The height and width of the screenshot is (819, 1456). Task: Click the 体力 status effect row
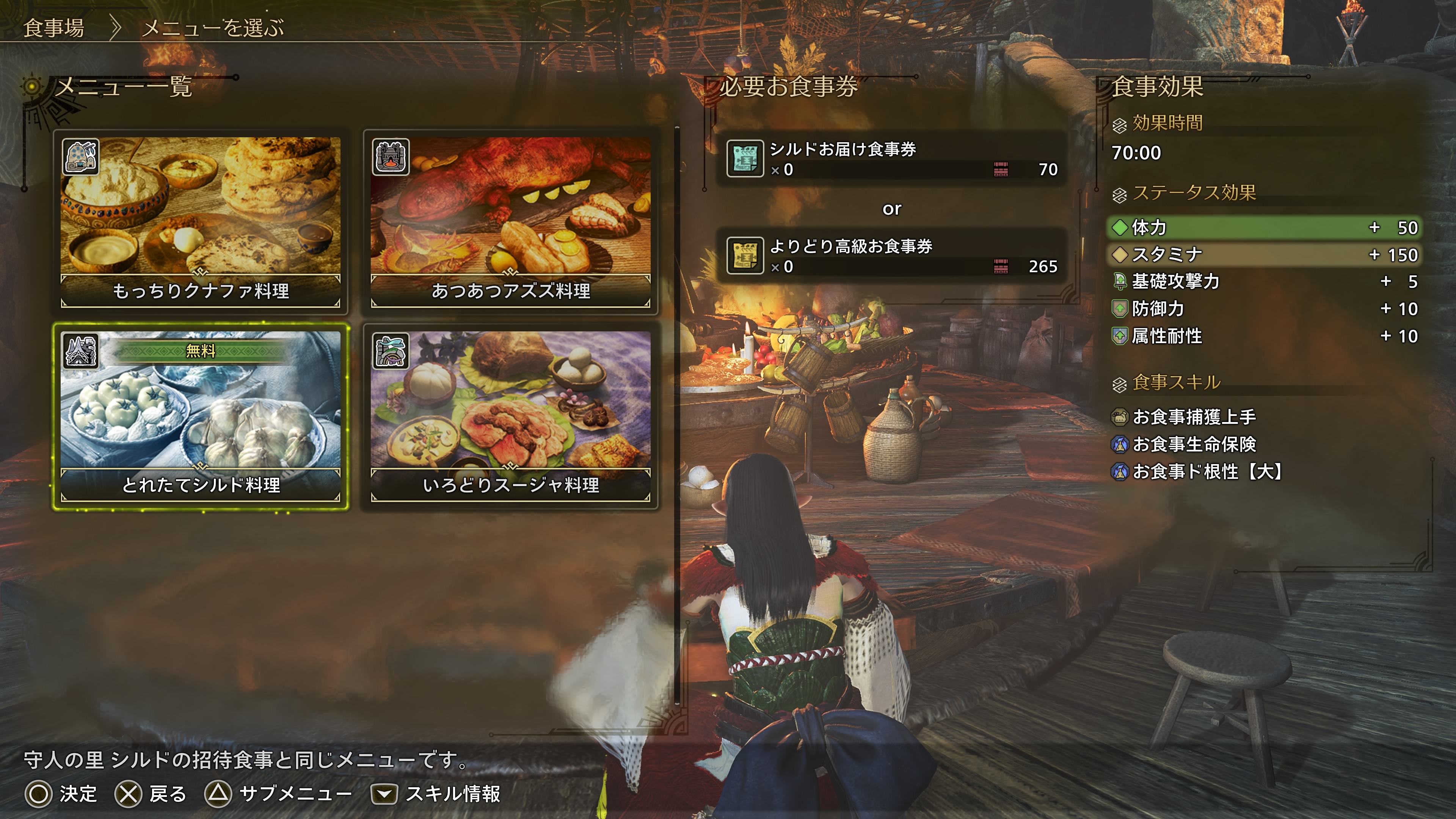click(x=1264, y=227)
